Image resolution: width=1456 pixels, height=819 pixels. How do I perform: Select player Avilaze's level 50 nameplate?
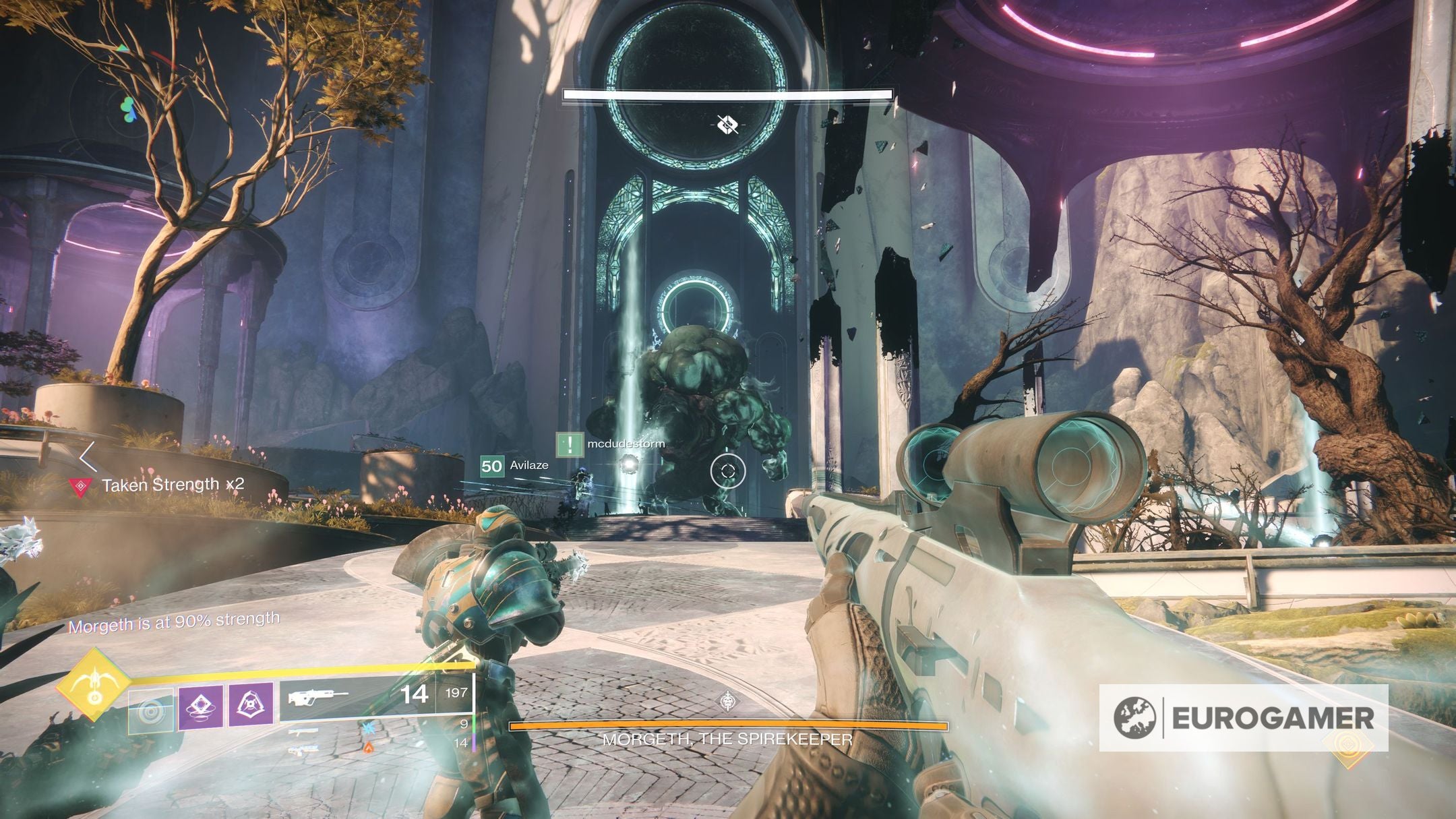point(514,466)
